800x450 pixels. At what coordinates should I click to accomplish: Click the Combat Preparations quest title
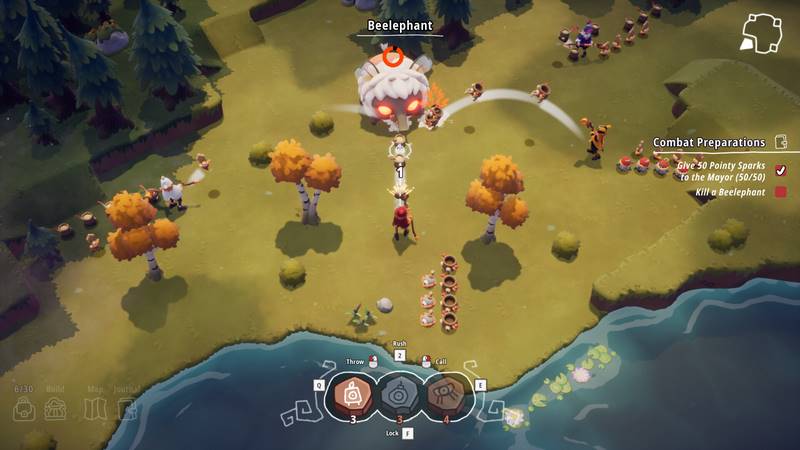click(x=708, y=143)
